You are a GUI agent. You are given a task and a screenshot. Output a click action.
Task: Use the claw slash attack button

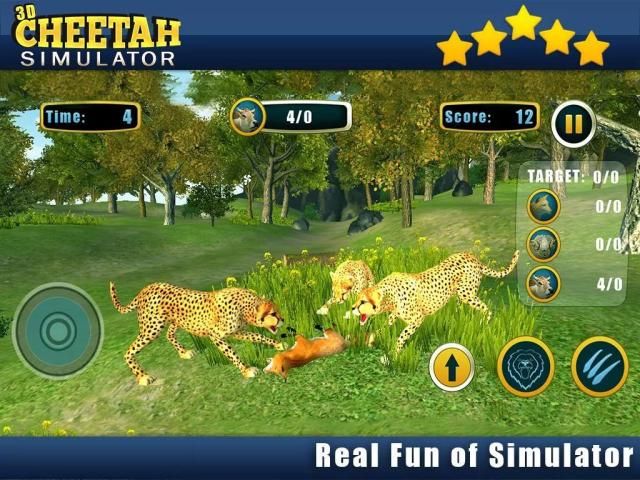pyautogui.click(x=599, y=366)
